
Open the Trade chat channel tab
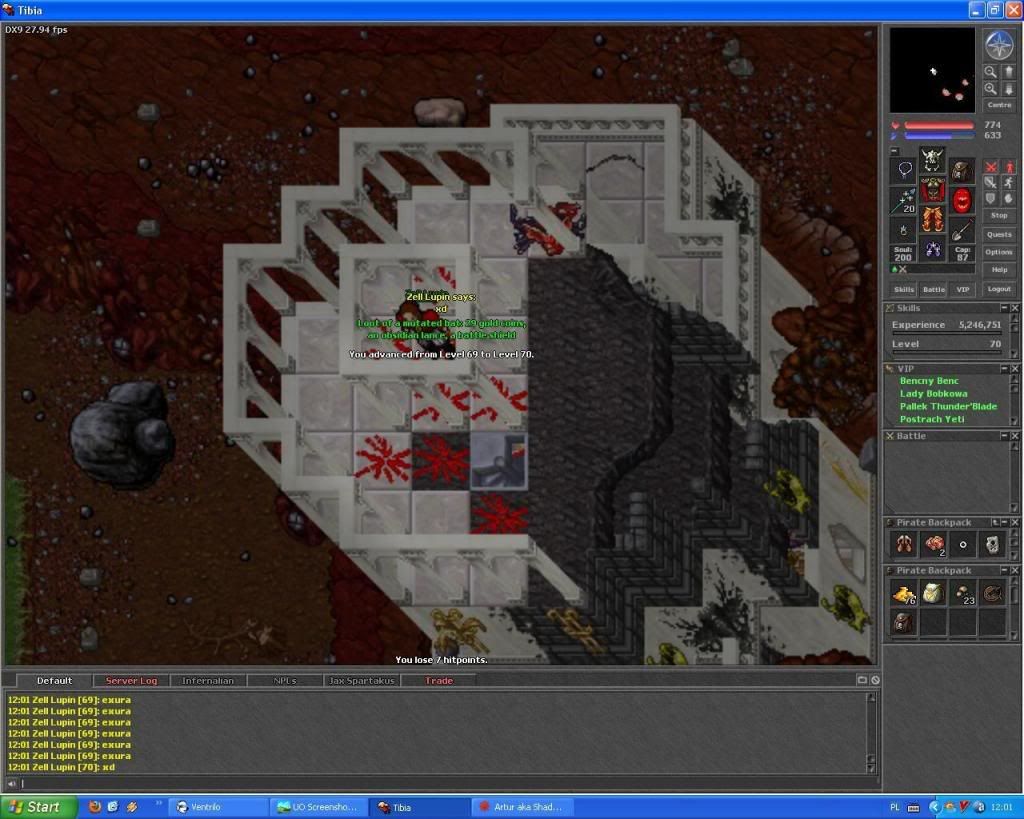tap(439, 681)
